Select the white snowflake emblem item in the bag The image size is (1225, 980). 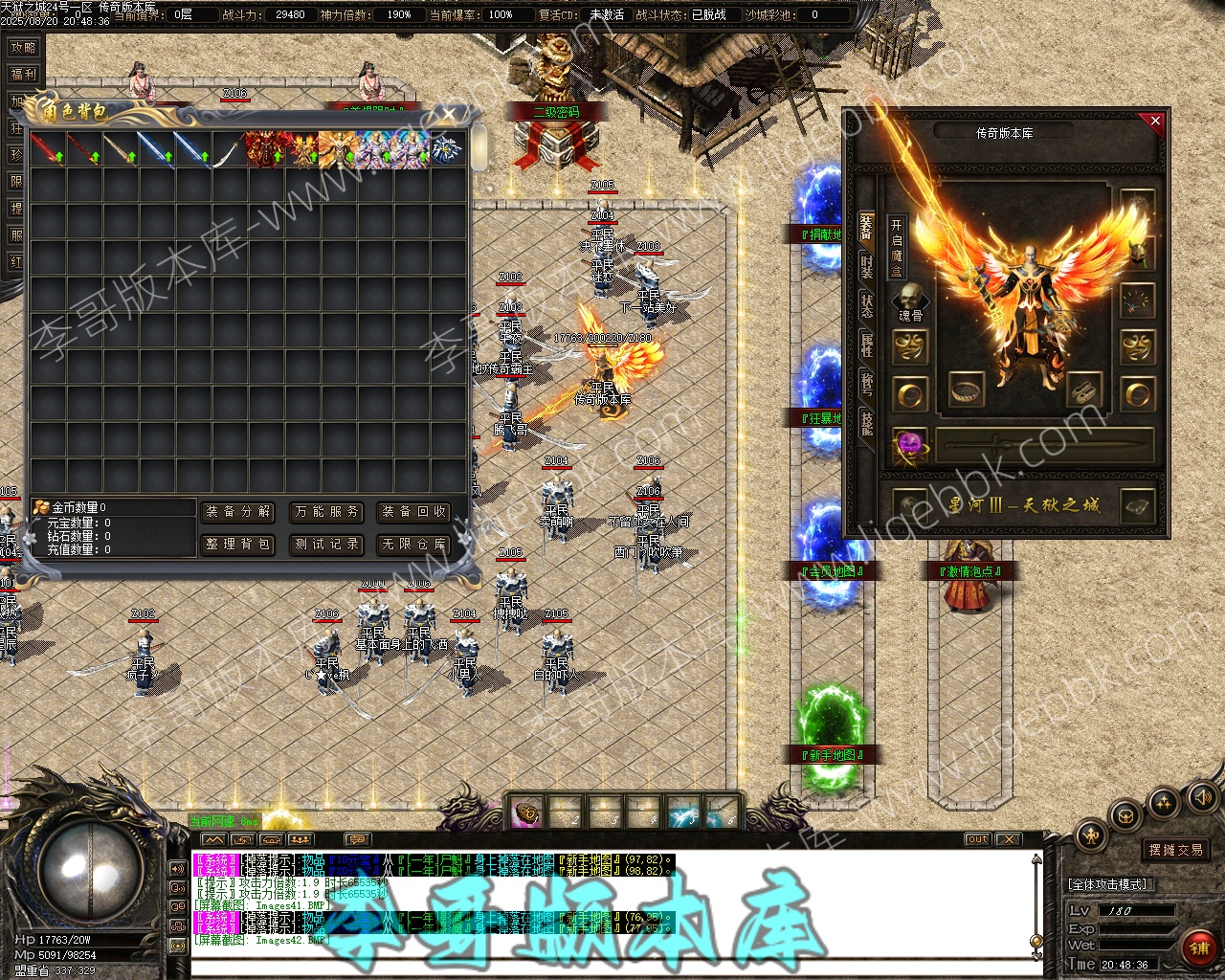tap(444, 149)
